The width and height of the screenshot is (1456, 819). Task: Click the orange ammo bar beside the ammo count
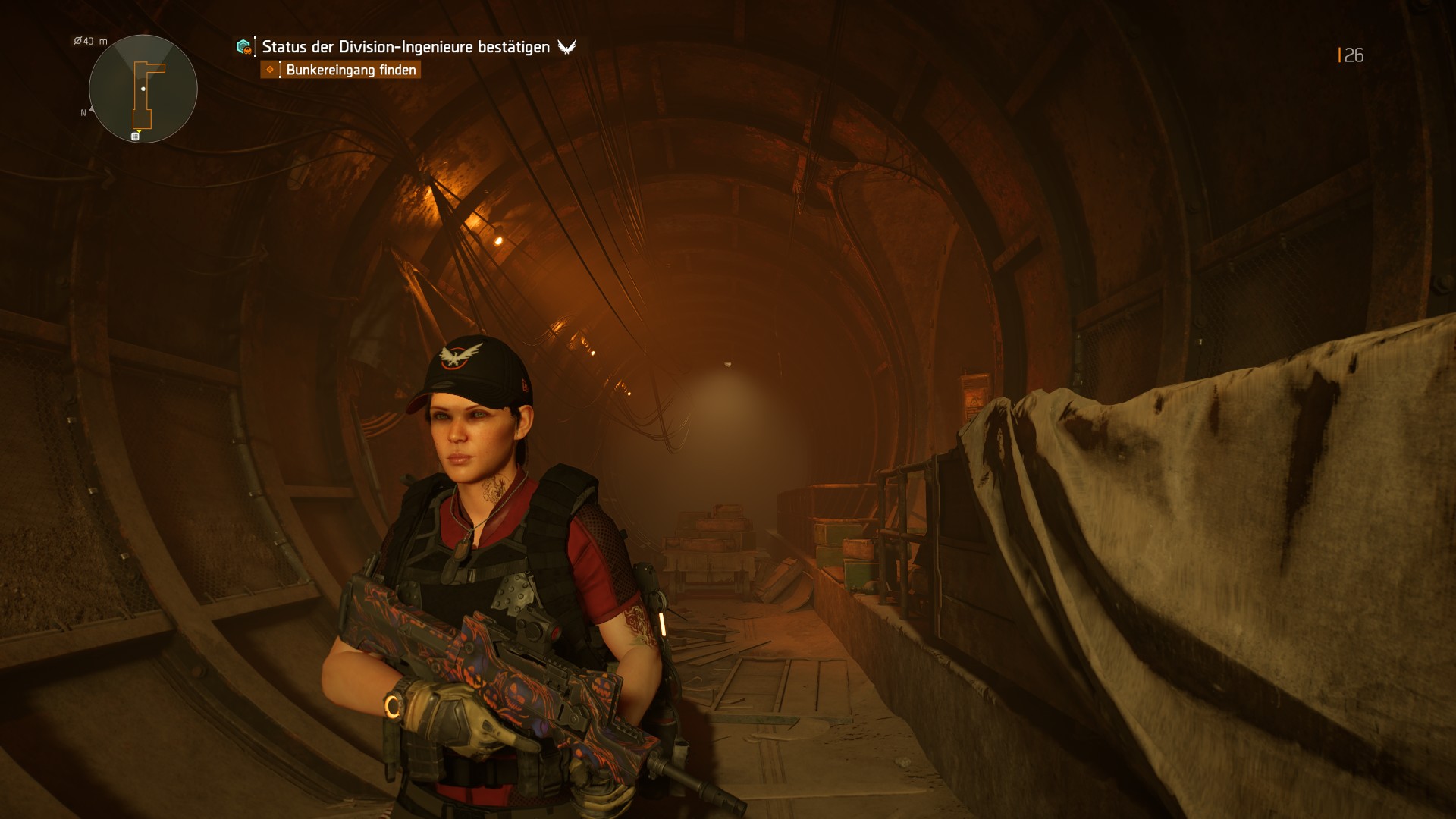[1339, 55]
